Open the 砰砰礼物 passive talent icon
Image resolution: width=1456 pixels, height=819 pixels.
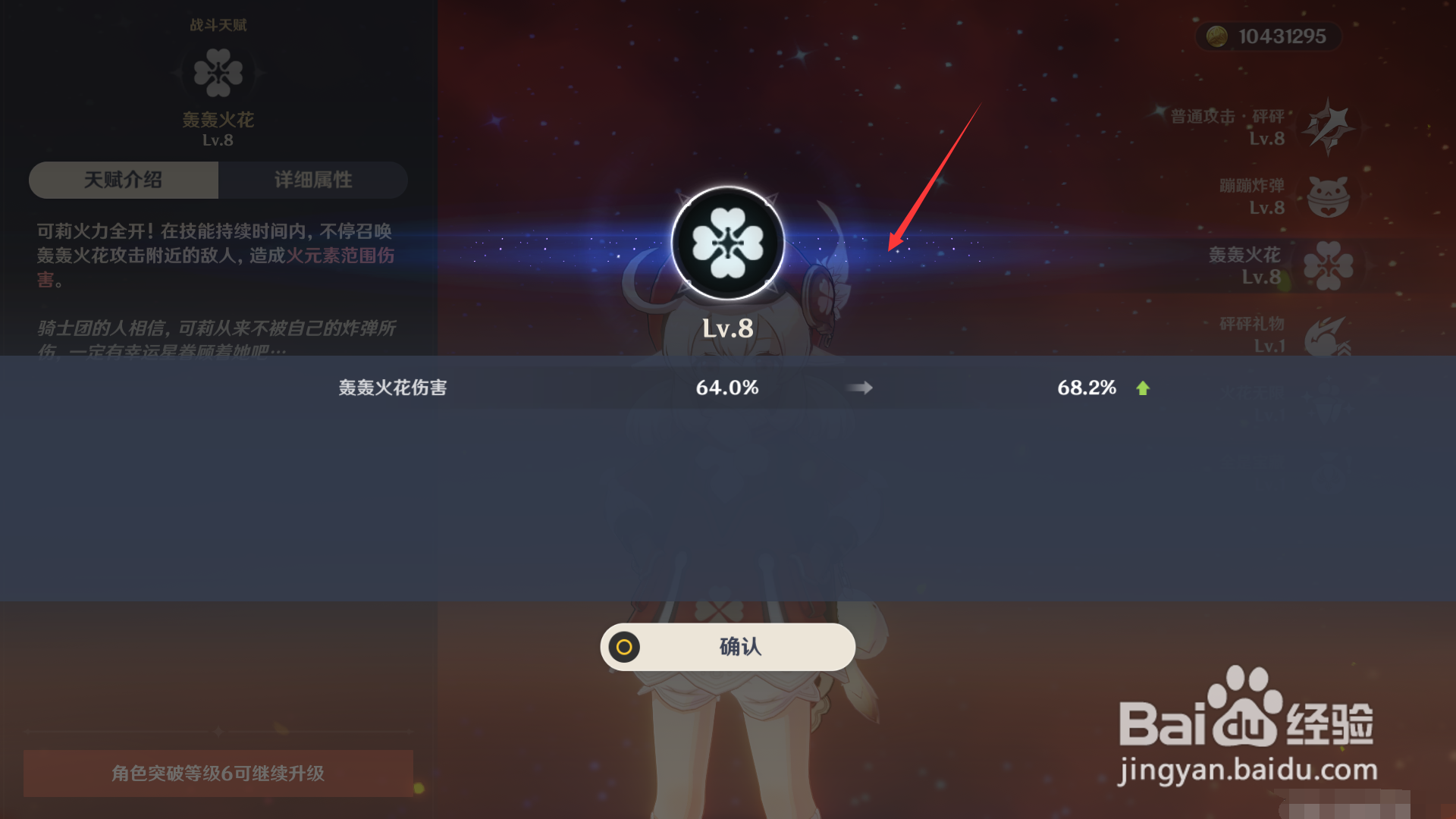(1328, 336)
